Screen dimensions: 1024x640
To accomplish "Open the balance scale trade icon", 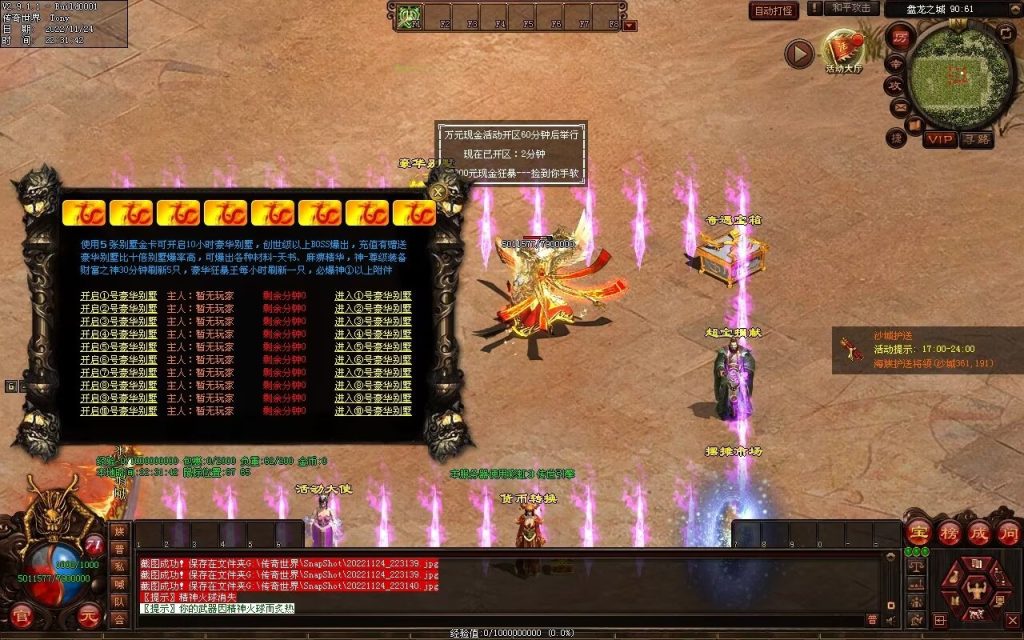I will pos(917,565).
